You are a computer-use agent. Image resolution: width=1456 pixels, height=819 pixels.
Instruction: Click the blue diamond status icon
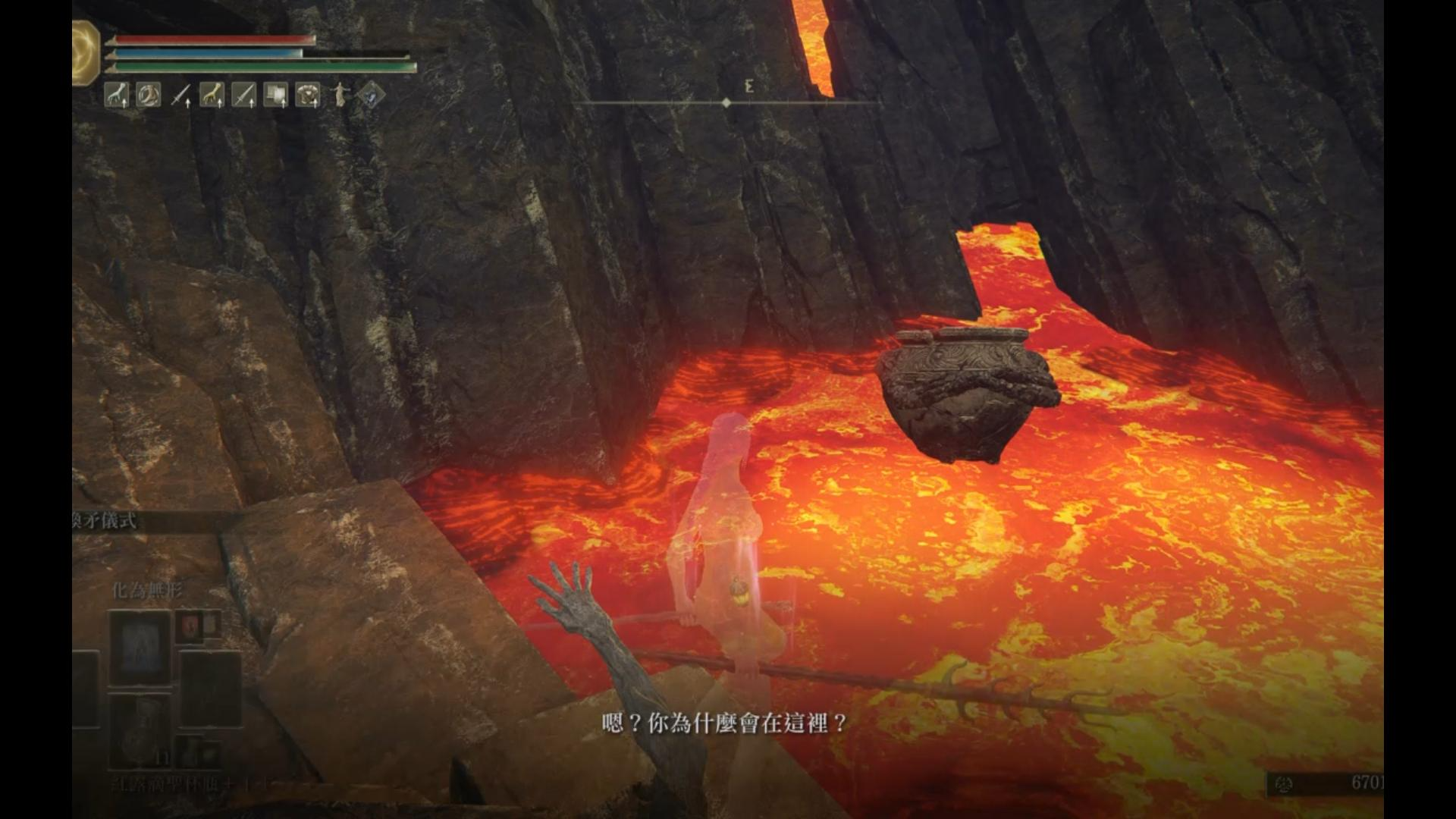coord(372,96)
